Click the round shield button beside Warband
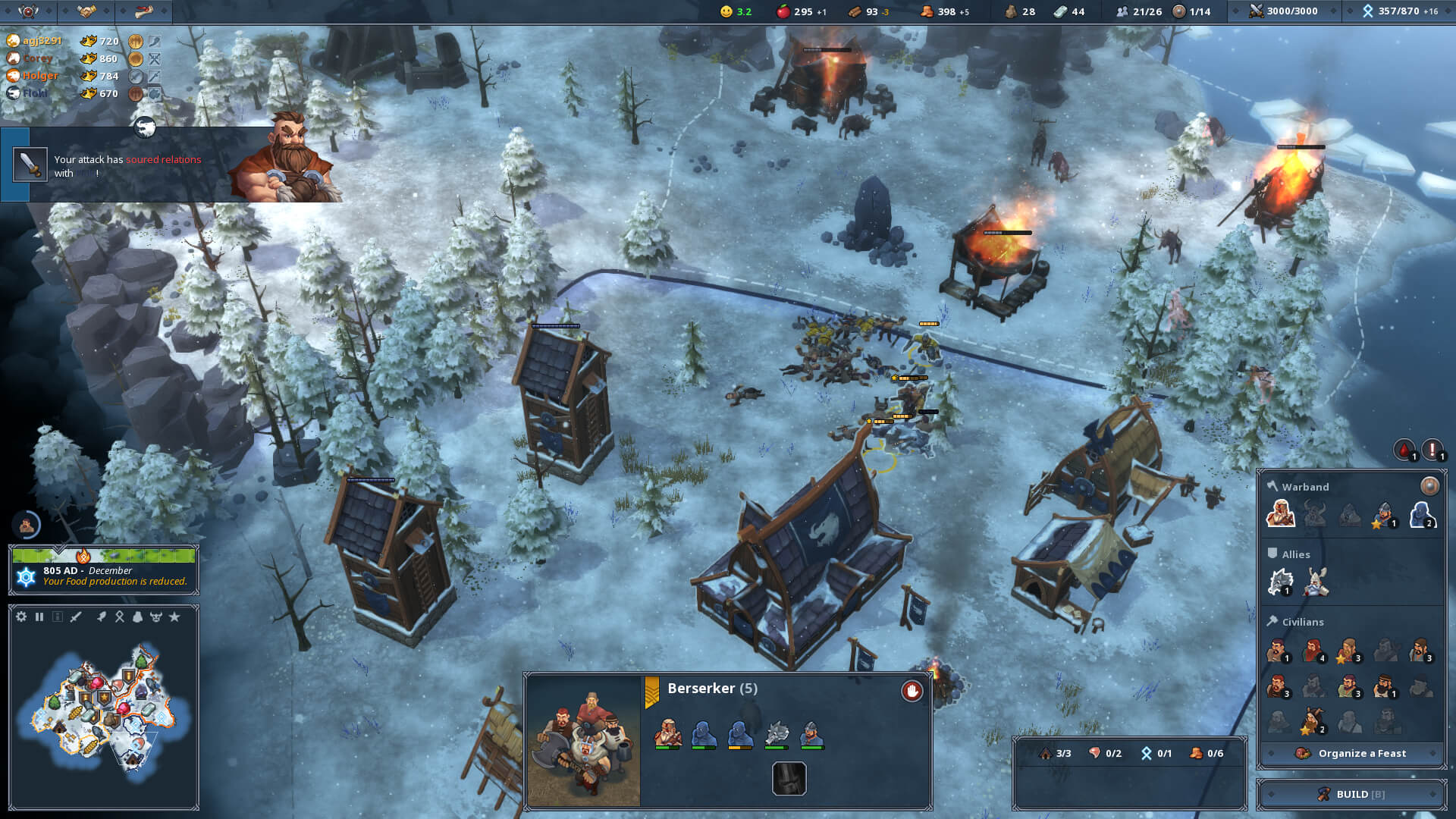 click(x=1429, y=486)
